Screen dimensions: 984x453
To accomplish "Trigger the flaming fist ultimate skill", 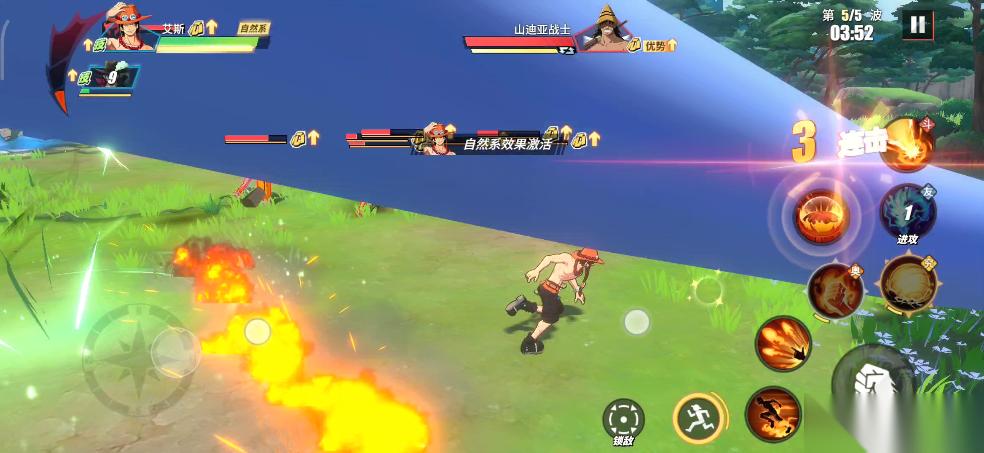I will (835, 287).
